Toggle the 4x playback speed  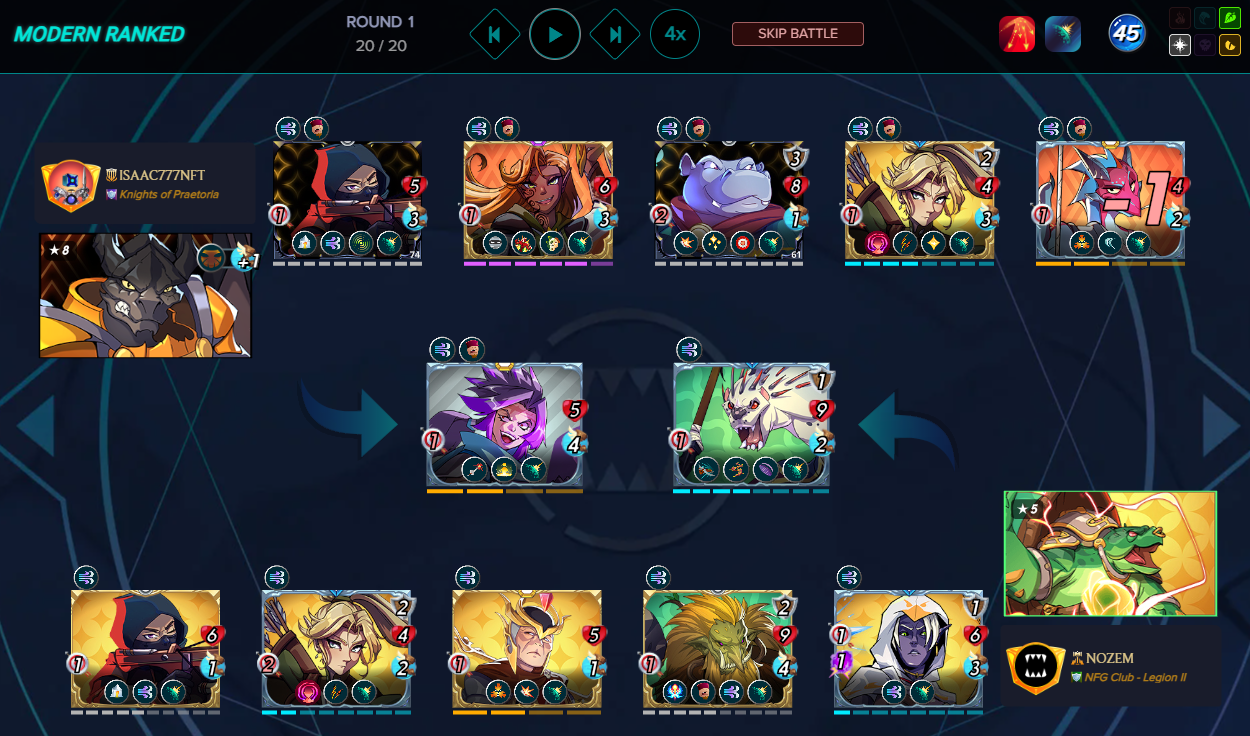[x=675, y=34]
